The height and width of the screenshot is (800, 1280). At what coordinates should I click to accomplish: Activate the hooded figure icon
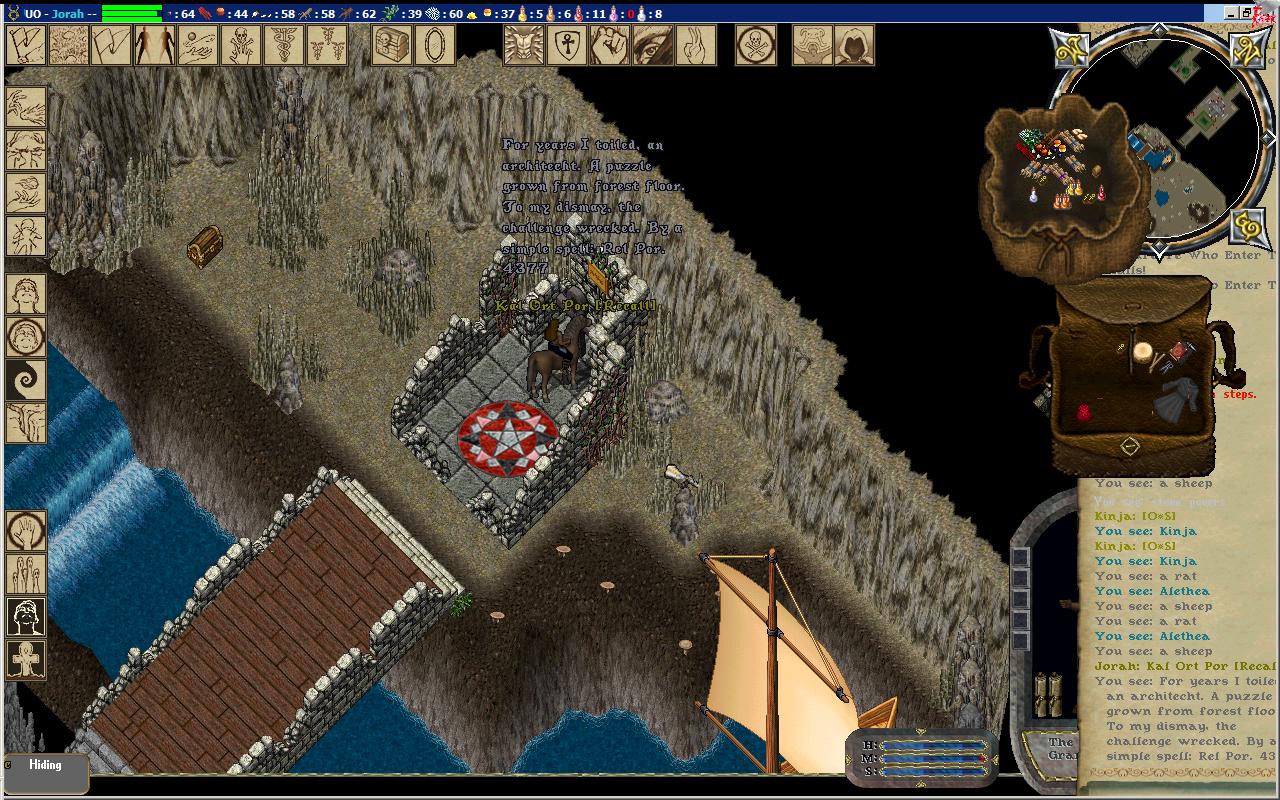click(854, 45)
